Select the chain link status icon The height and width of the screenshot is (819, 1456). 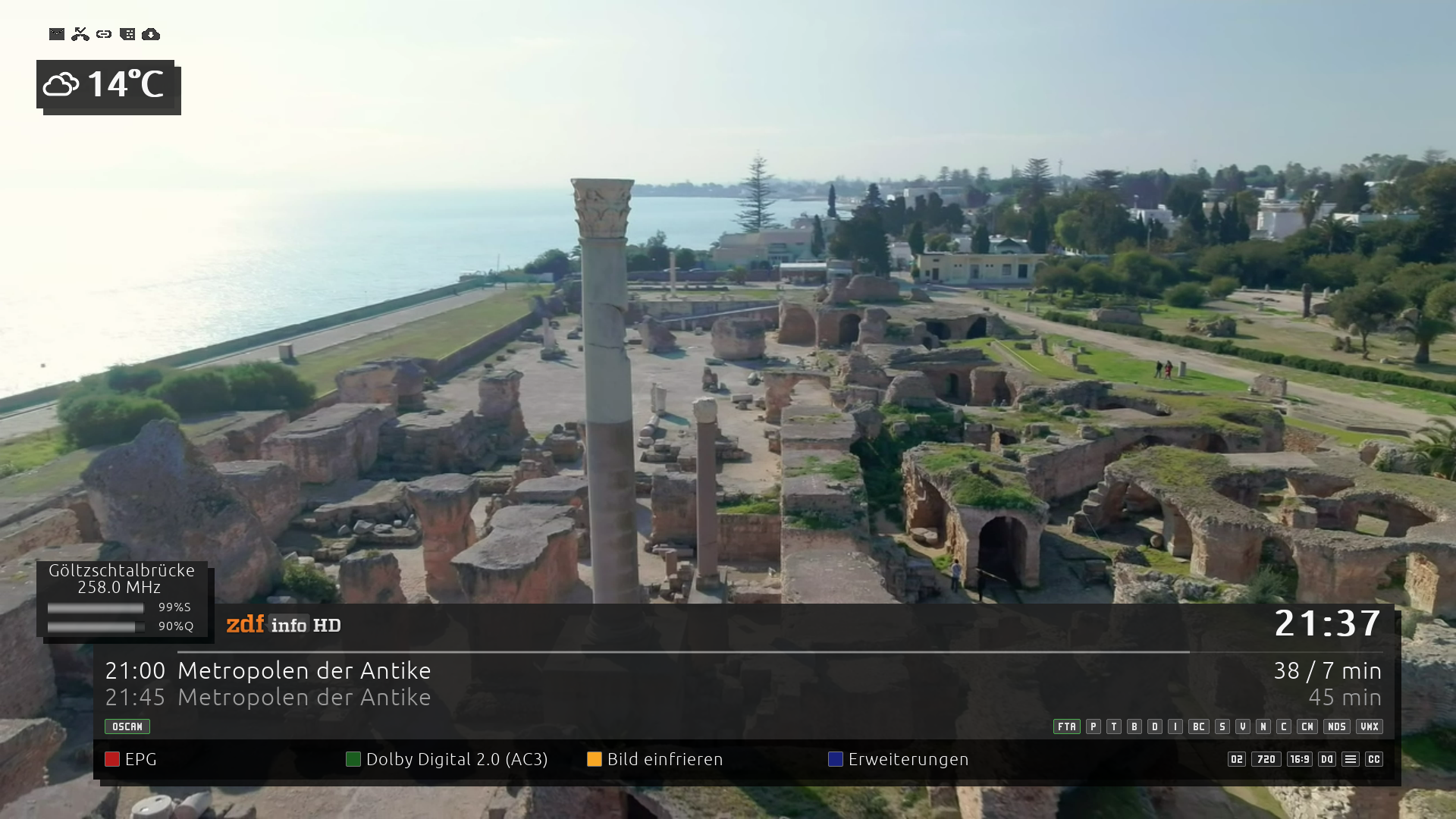point(104,34)
